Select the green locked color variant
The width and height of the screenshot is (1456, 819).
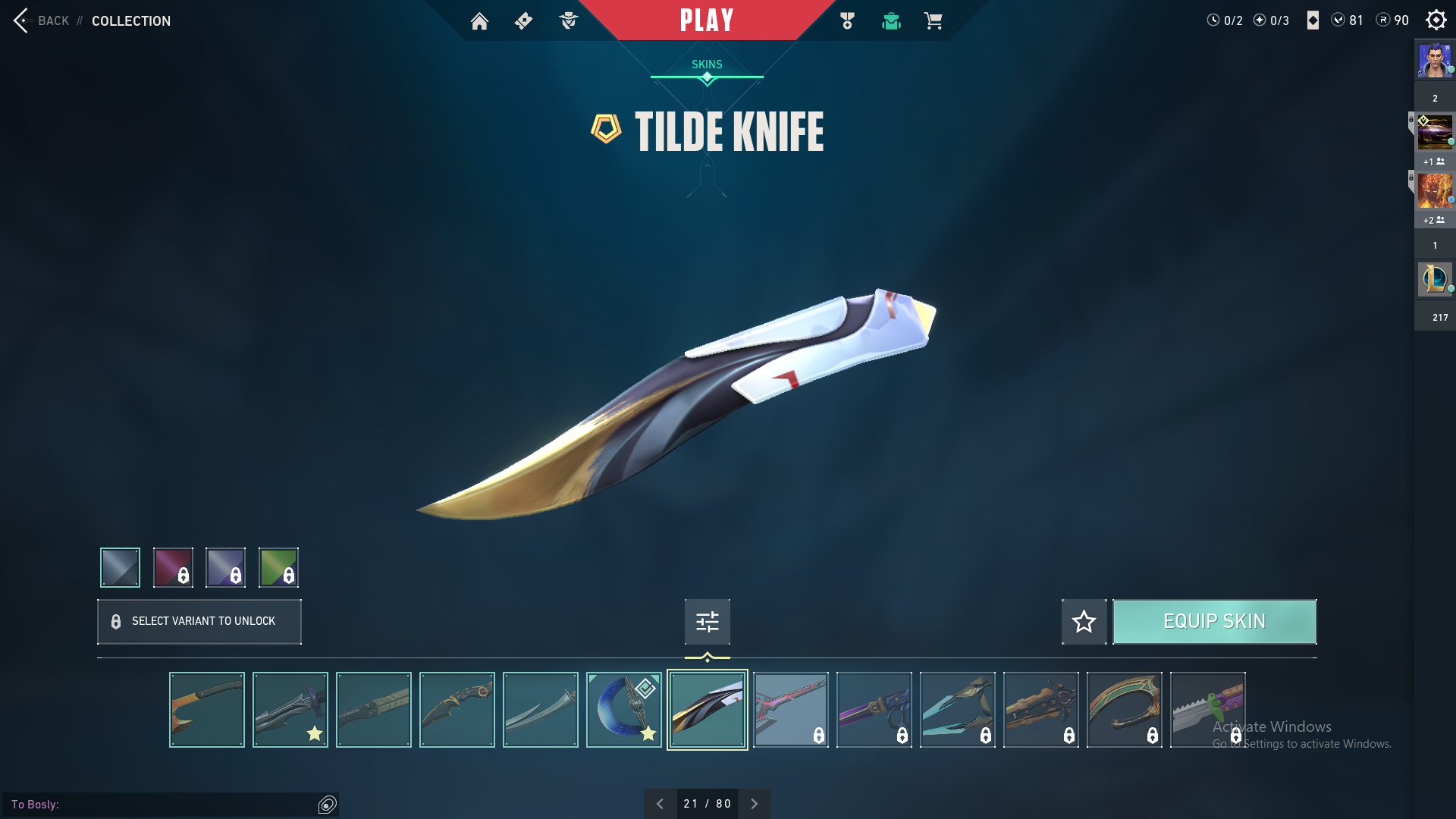[x=278, y=567]
